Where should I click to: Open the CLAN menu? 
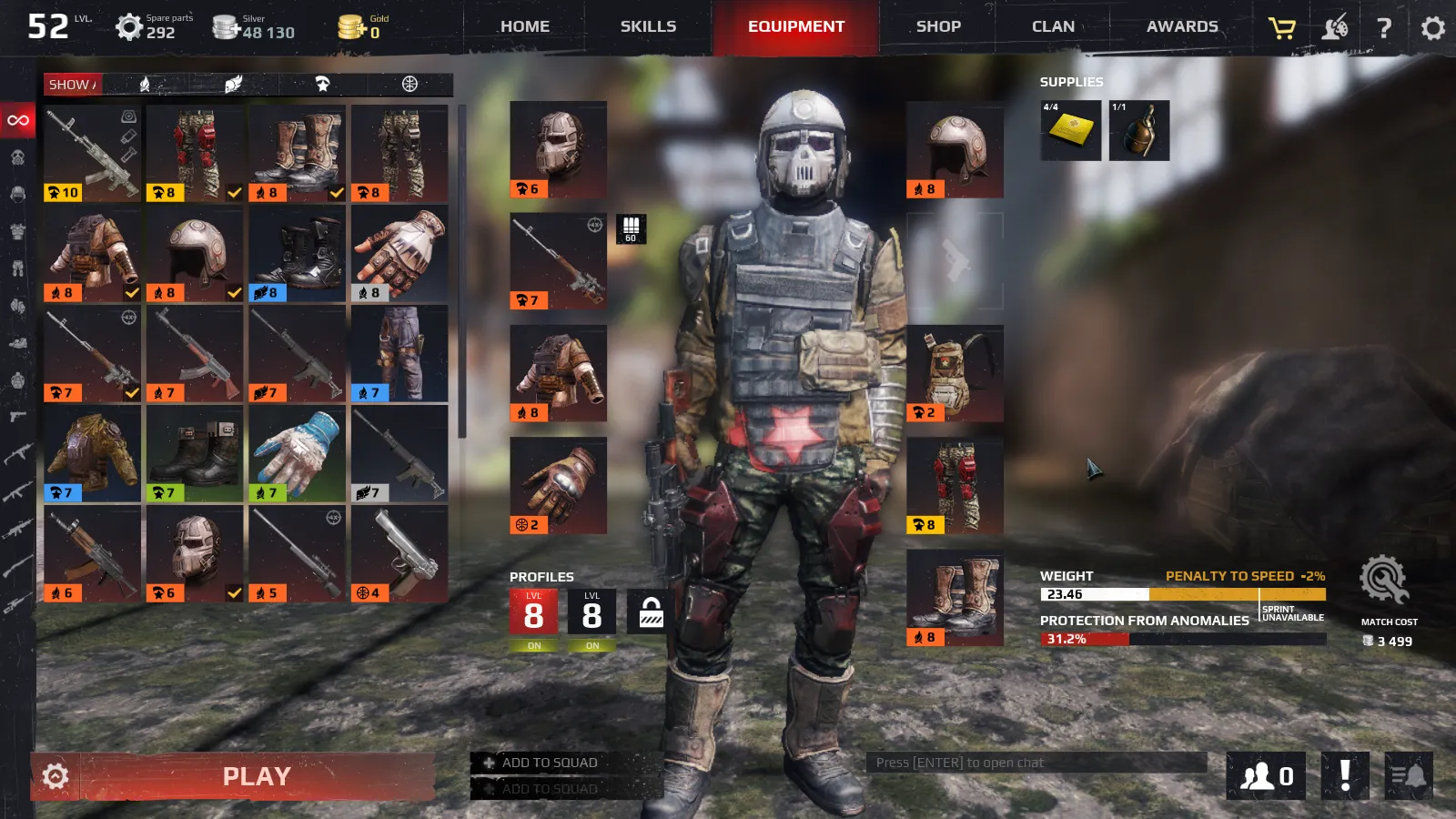[x=1052, y=26]
